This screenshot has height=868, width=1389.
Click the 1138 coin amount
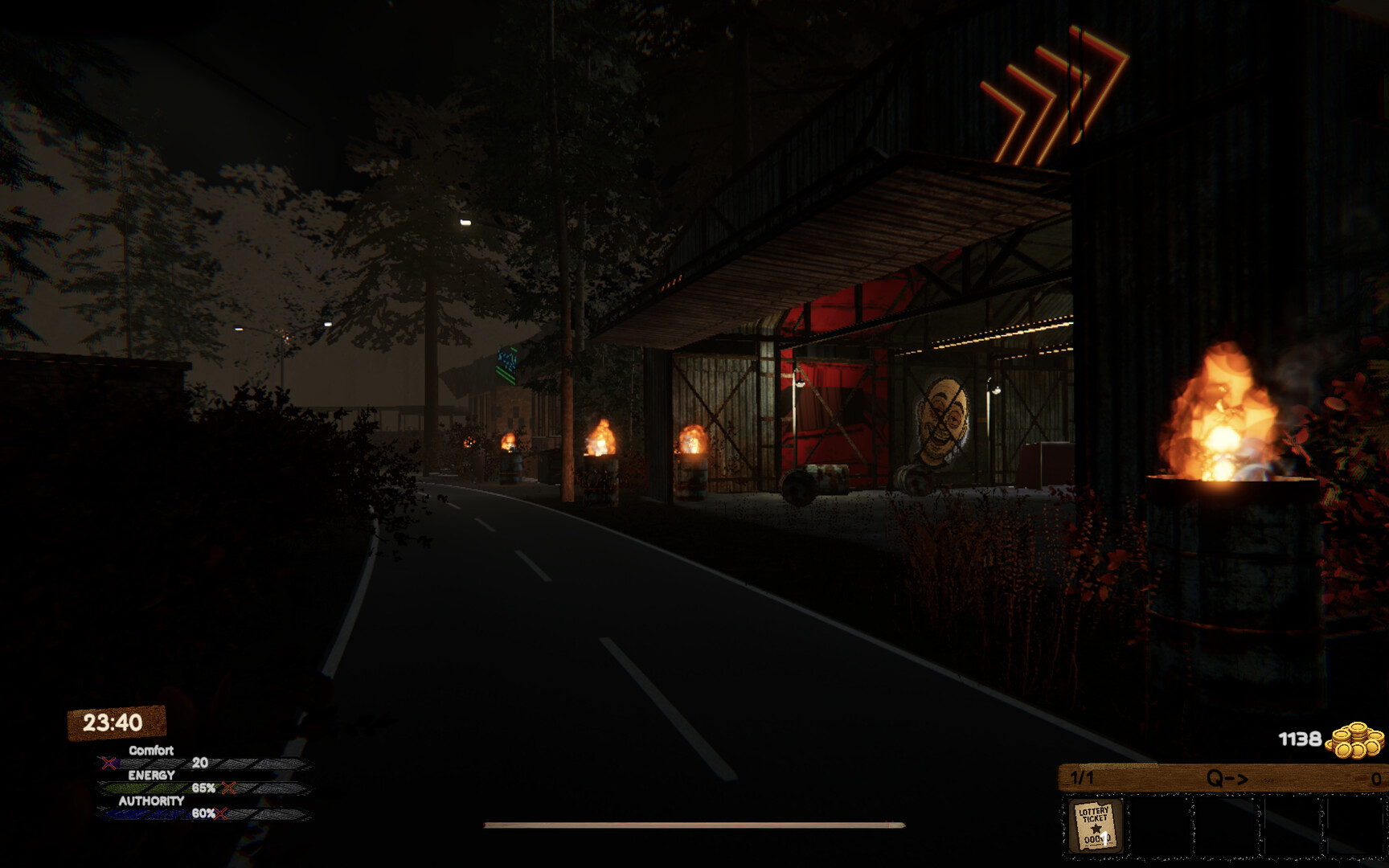coord(1300,739)
